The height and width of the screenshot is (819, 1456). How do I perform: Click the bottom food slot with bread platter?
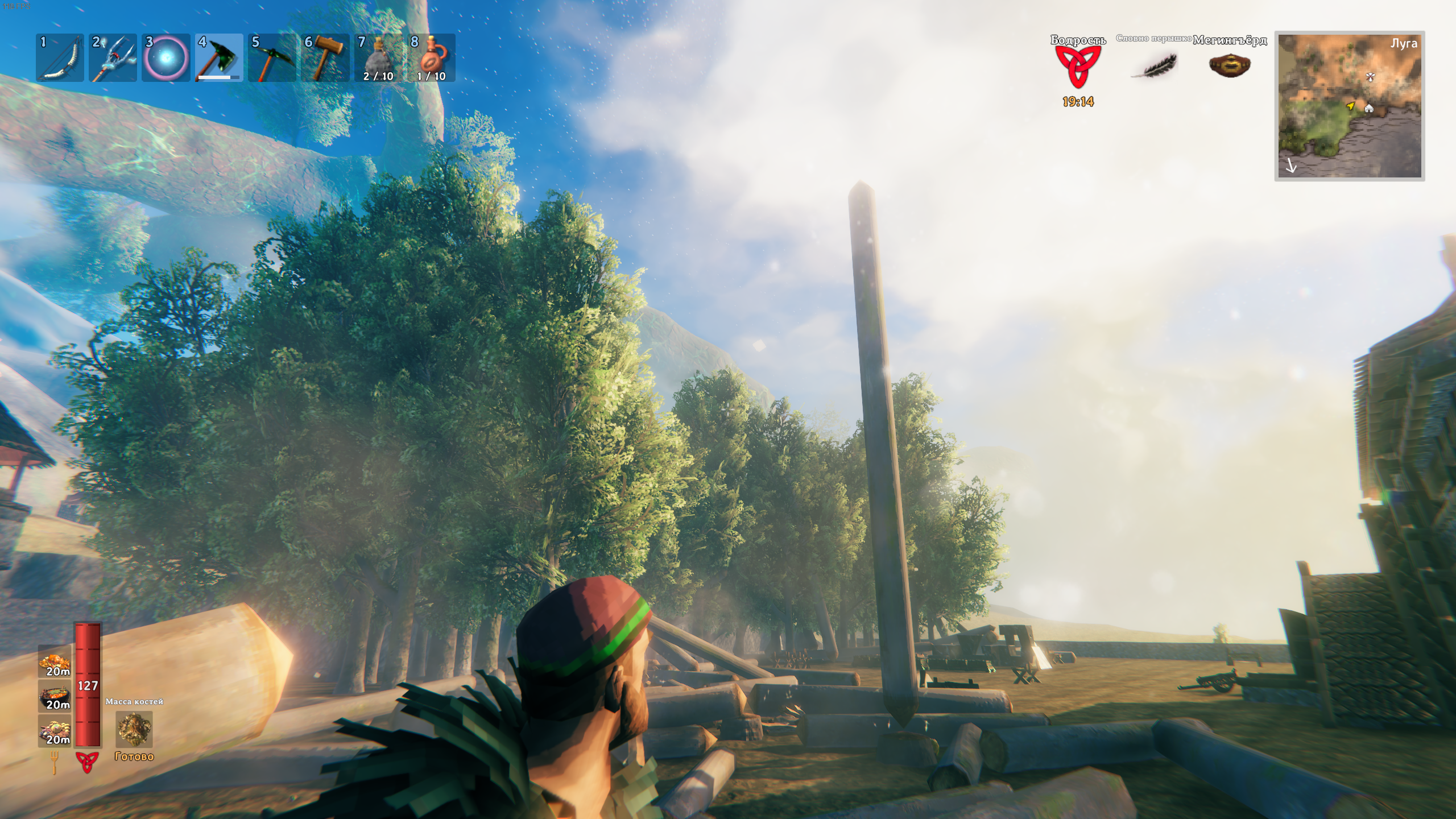click(x=55, y=730)
